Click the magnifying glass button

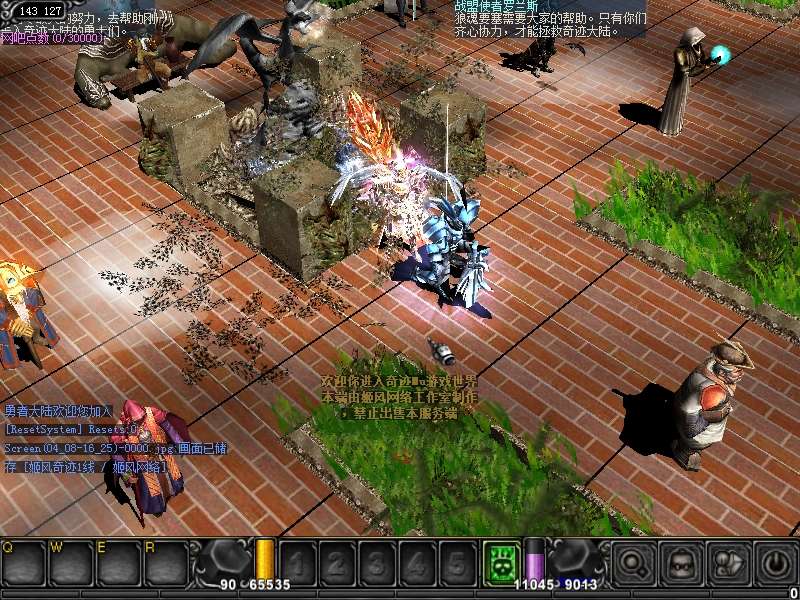(x=634, y=564)
